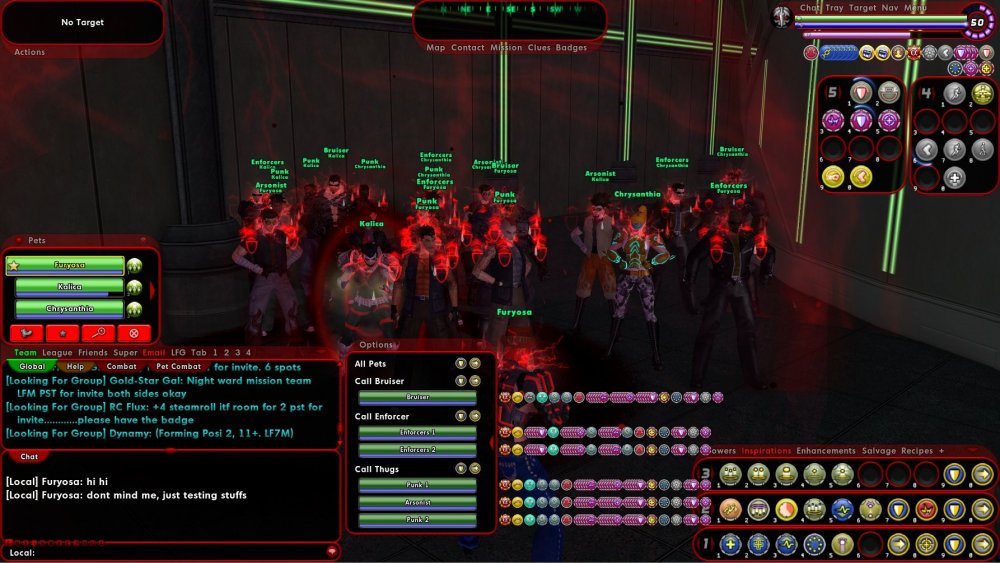
Task: Select pet Furyosa in Pets window
Action: click(x=69, y=265)
